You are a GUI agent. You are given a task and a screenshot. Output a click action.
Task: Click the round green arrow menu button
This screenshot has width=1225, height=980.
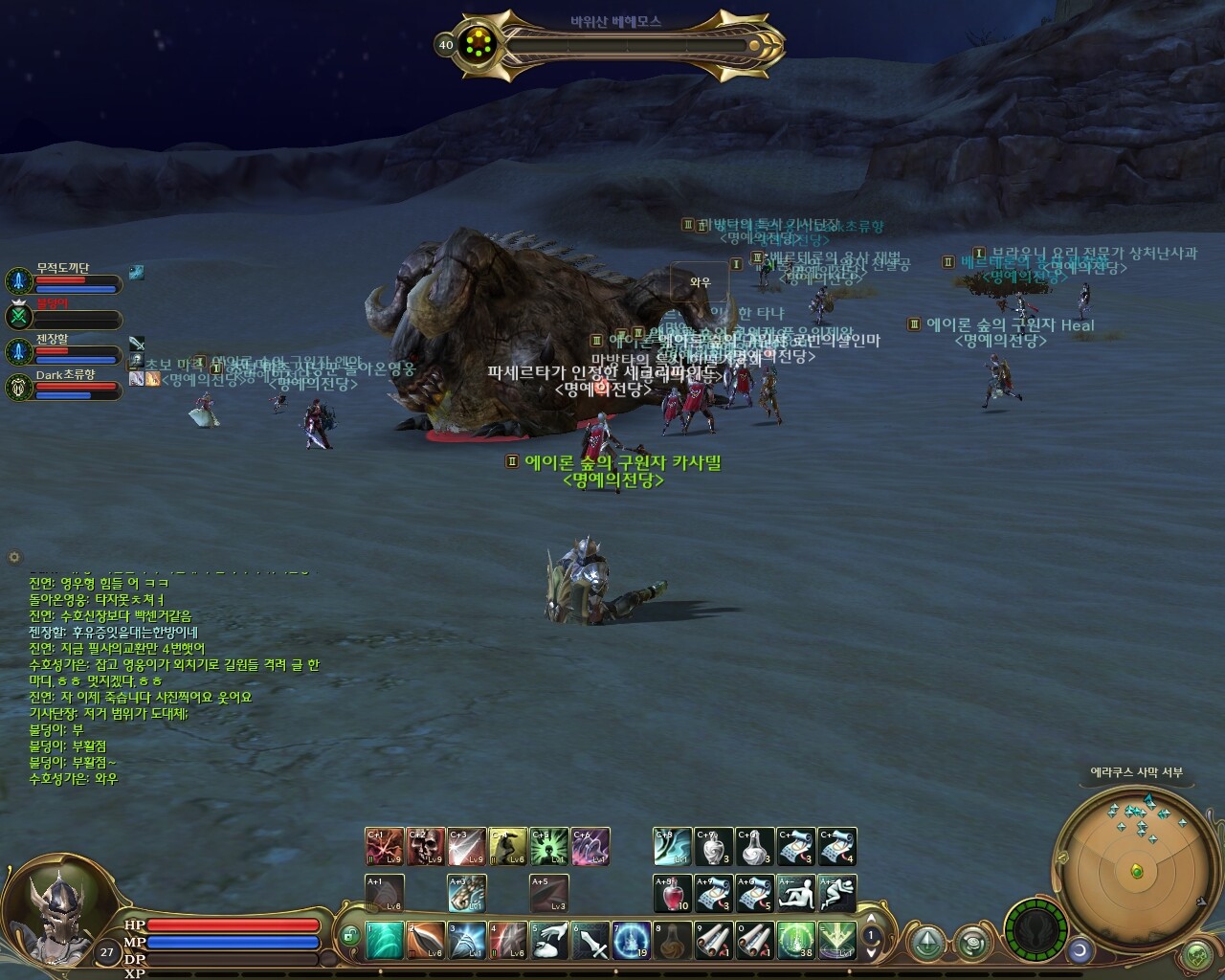(927, 943)
